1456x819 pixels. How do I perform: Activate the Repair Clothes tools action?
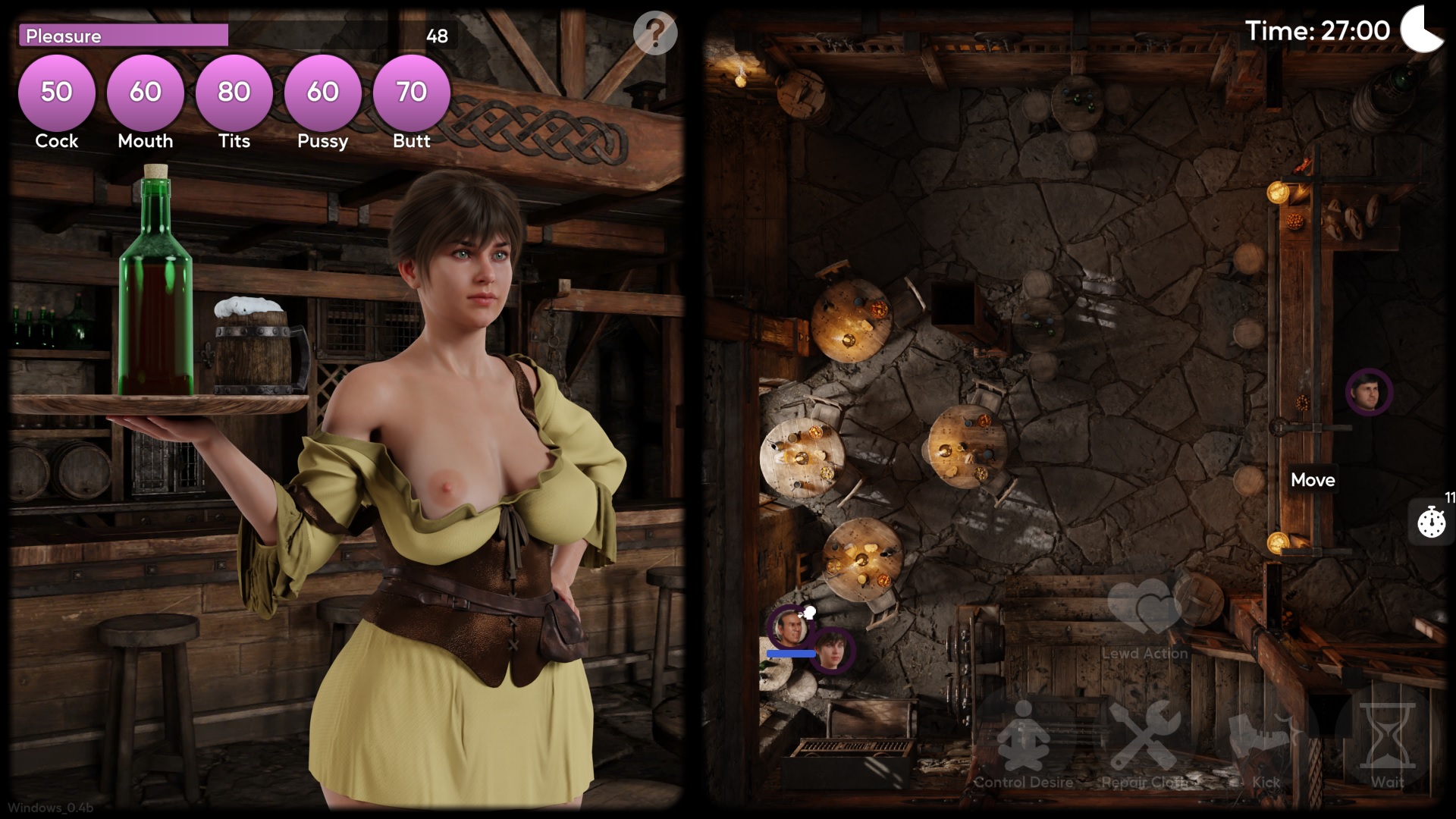pyautogui.click(x=1145, y=739)
